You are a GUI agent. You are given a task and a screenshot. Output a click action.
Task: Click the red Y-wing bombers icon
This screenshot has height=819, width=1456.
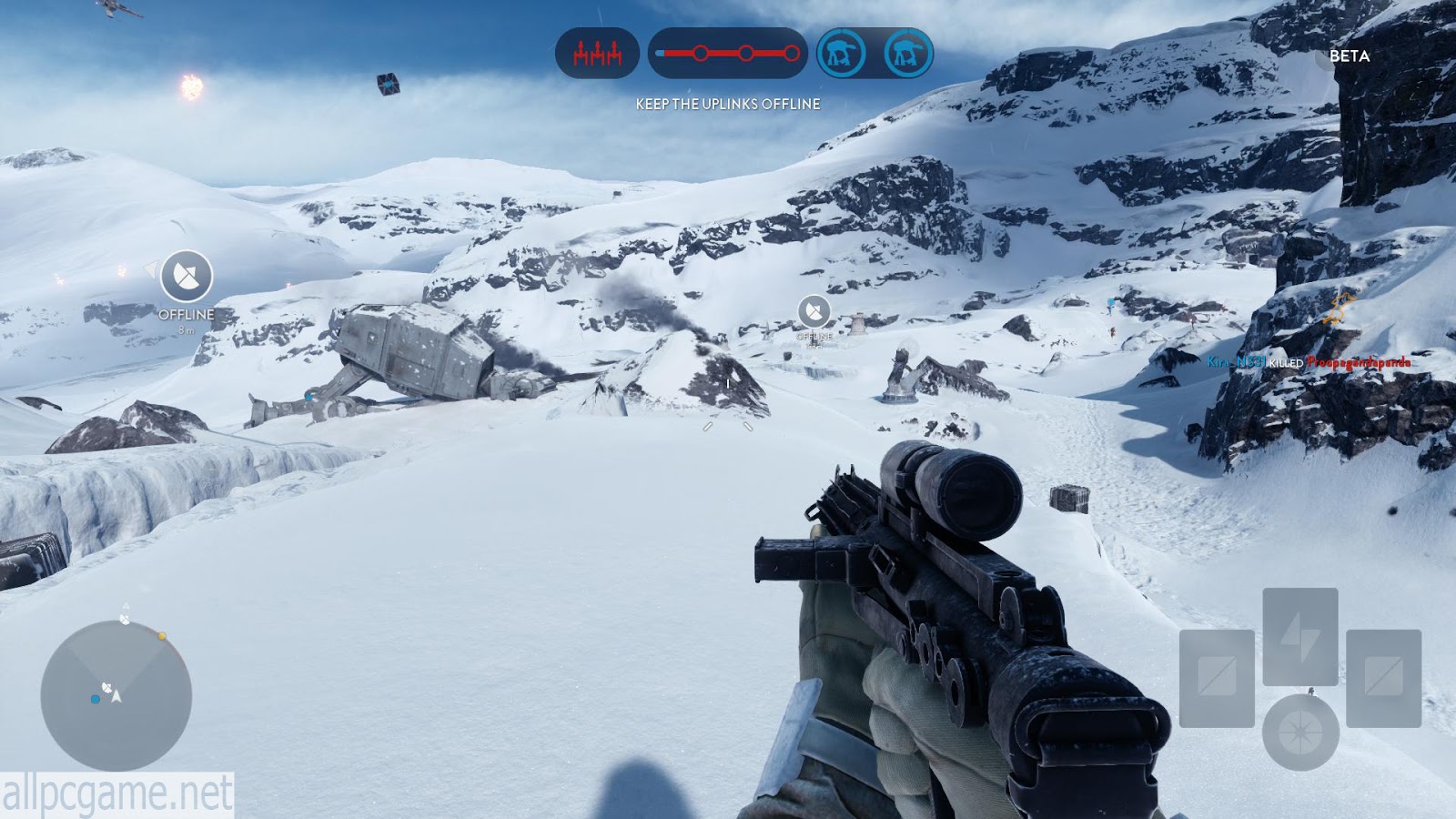pyautogui.click(x=597, y=54)
